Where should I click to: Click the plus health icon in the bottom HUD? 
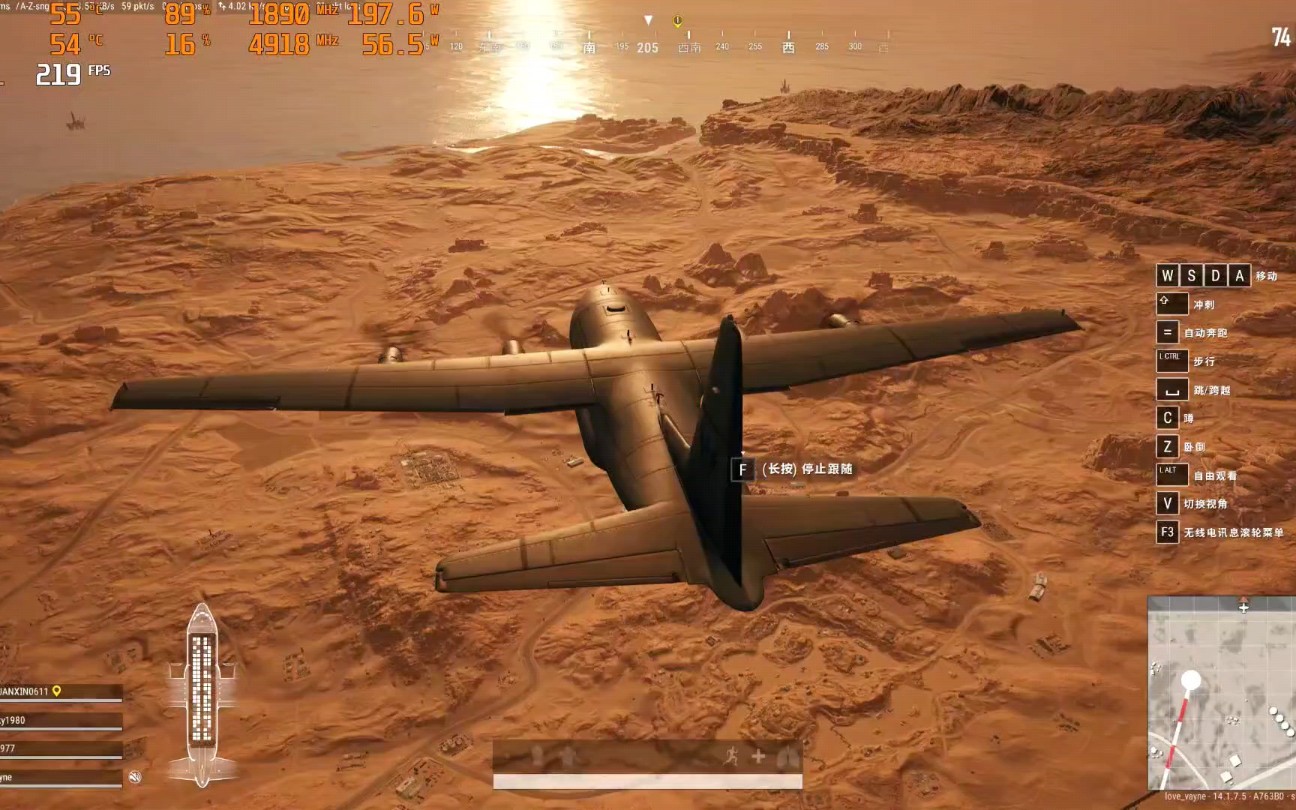(758, 755)
